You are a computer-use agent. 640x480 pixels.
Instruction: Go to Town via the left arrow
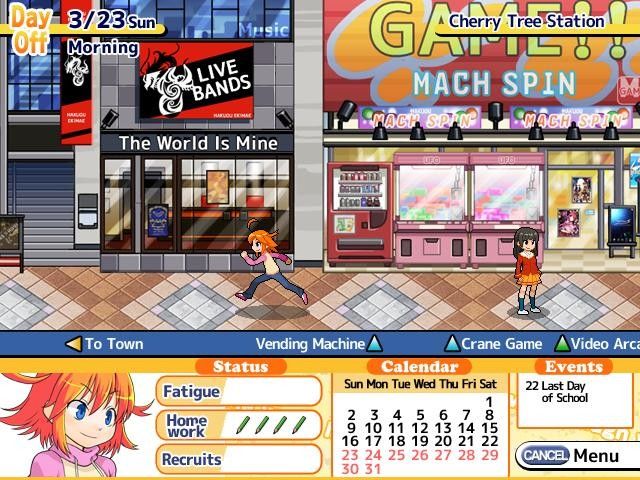point(104,344)
